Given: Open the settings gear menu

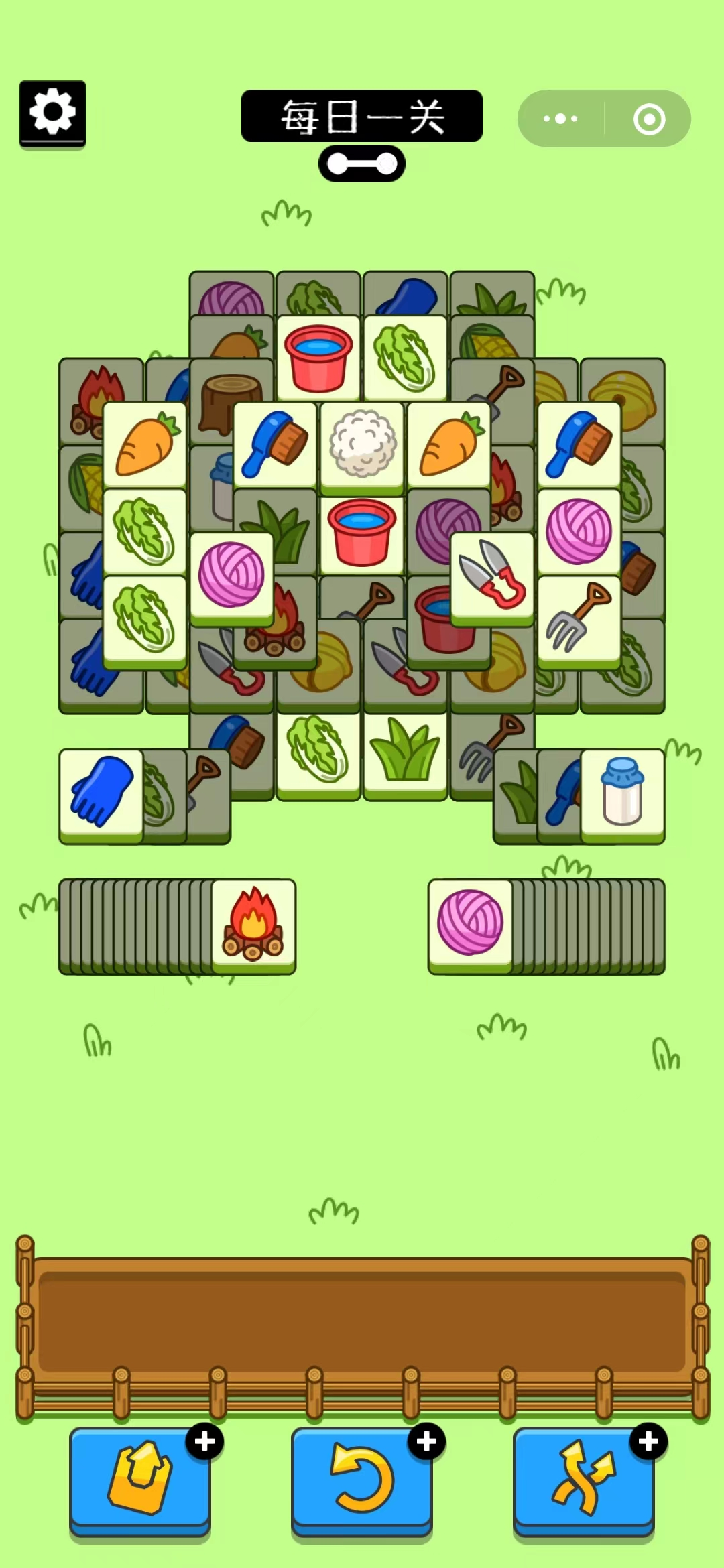Looking at the screenshot, I should pyautogui.click(x=52, y=113).
